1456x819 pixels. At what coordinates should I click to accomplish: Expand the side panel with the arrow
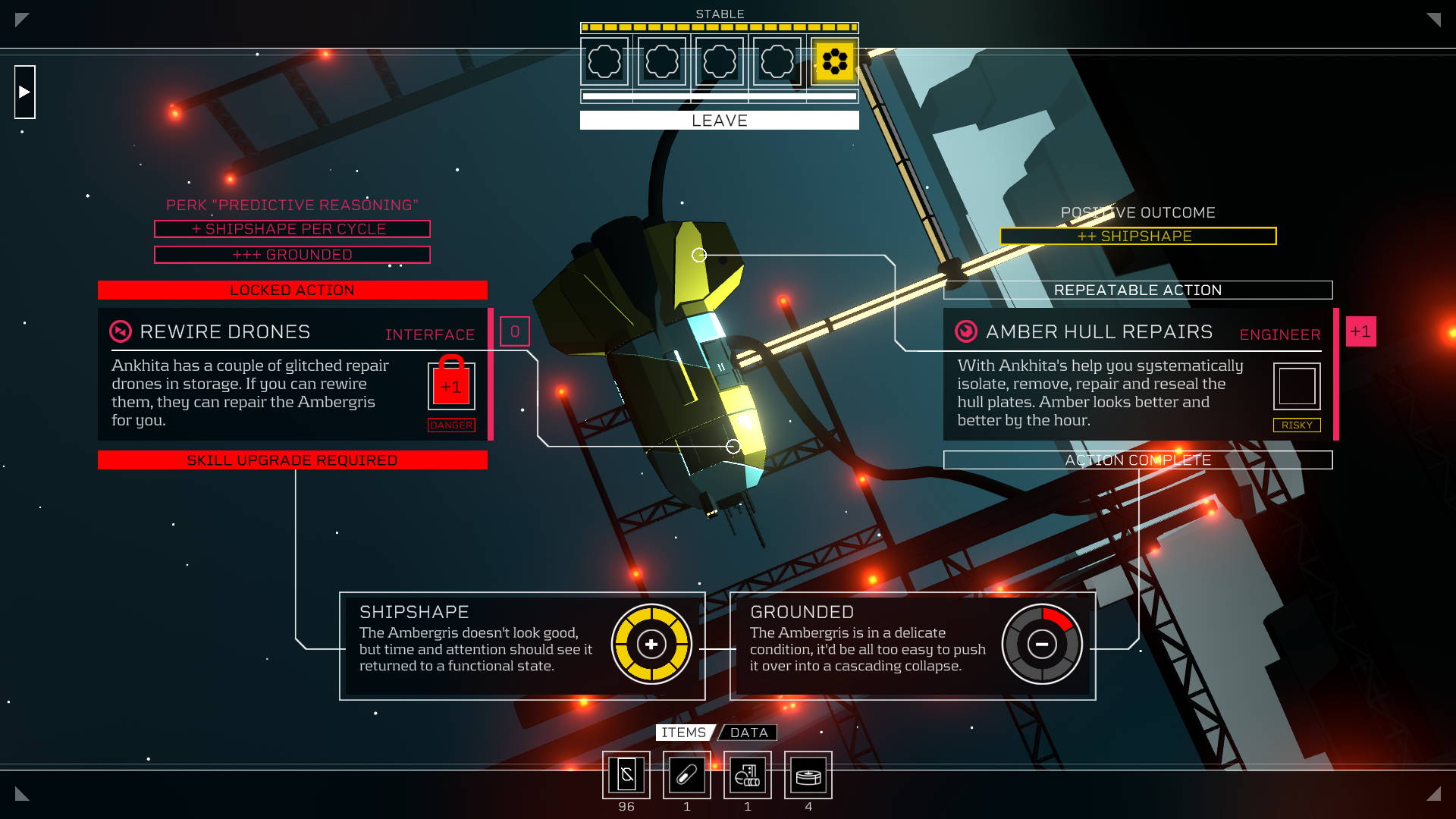(25, 92)
